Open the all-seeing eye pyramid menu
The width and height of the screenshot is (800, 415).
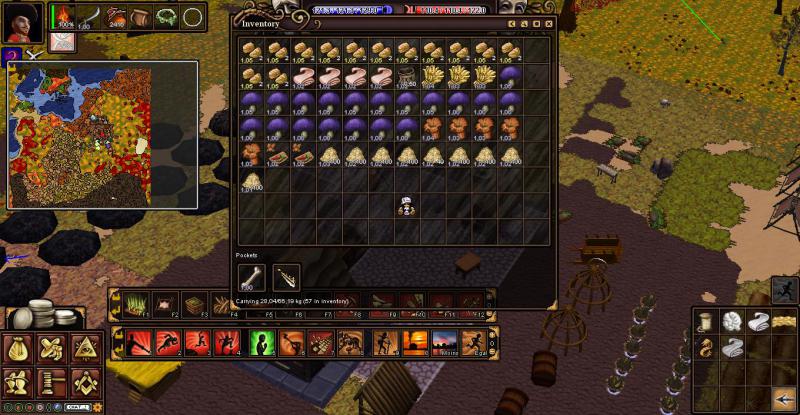pyautogui.click(x=84, y=349)
